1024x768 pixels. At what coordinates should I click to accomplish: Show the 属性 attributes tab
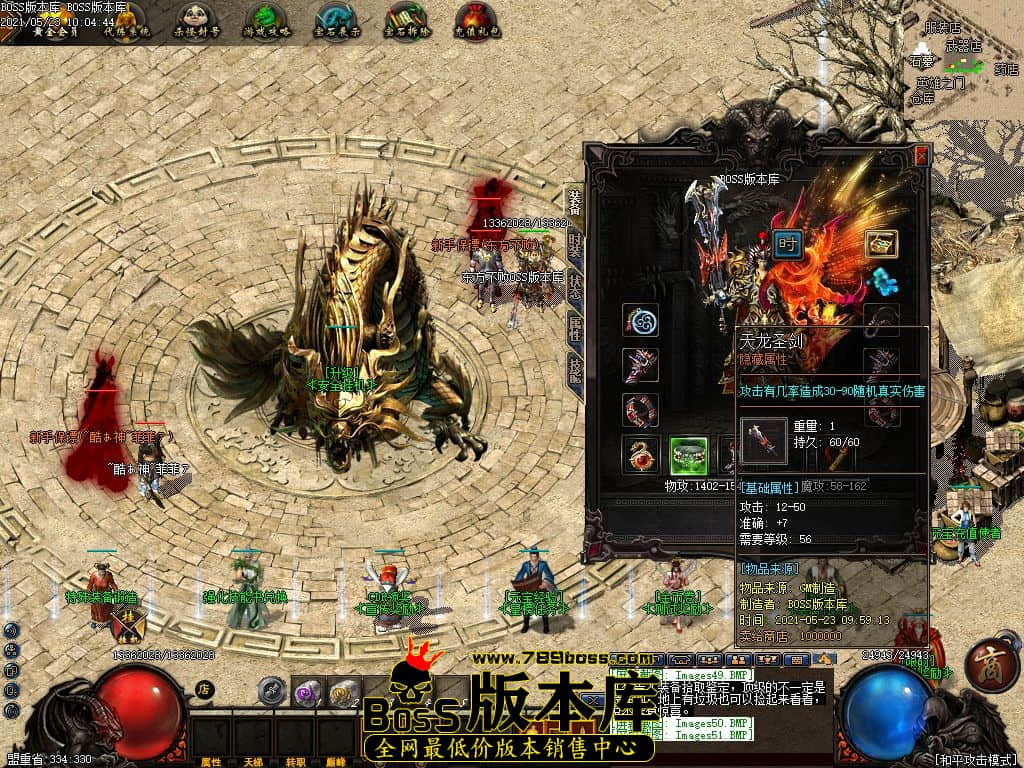(575, 326)
